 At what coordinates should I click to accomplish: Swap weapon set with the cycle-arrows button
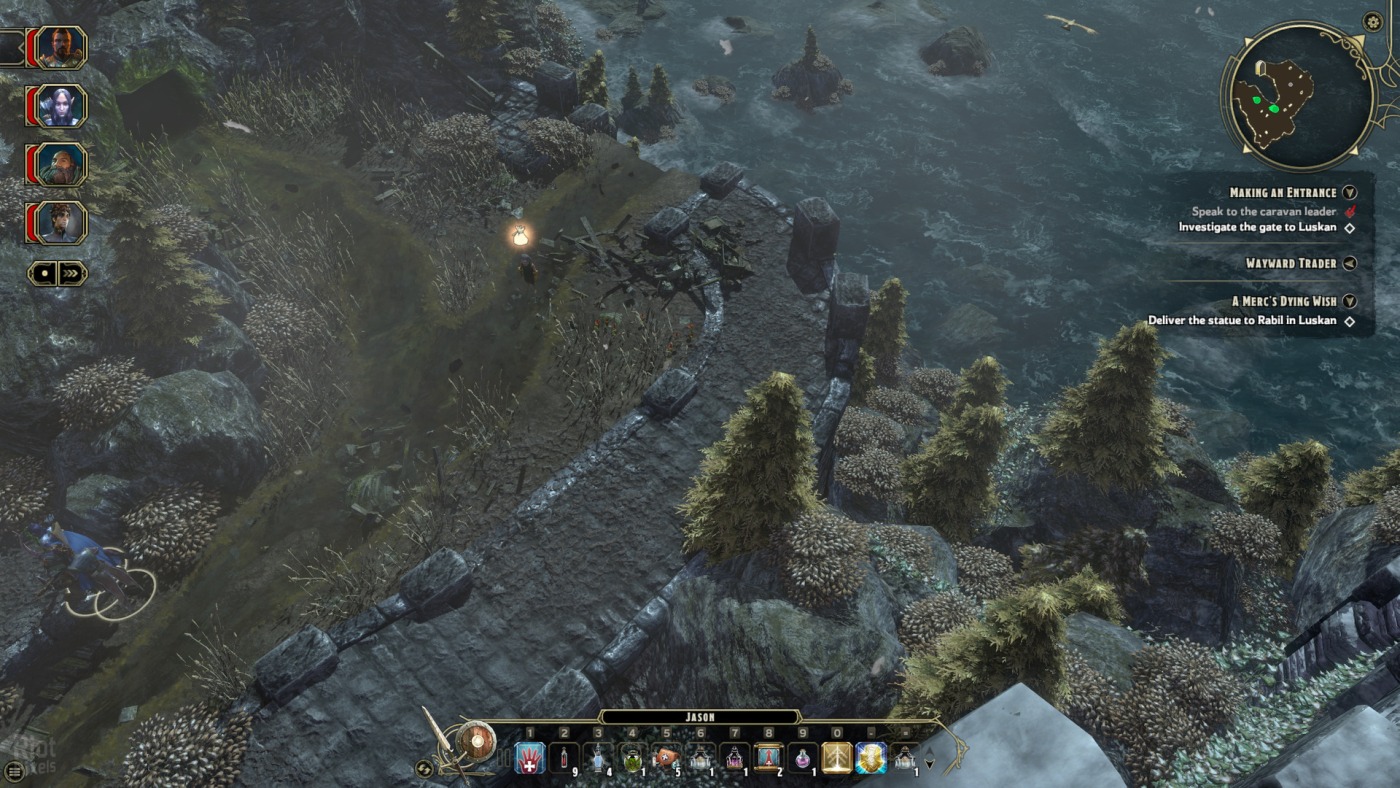pos(424,768)
